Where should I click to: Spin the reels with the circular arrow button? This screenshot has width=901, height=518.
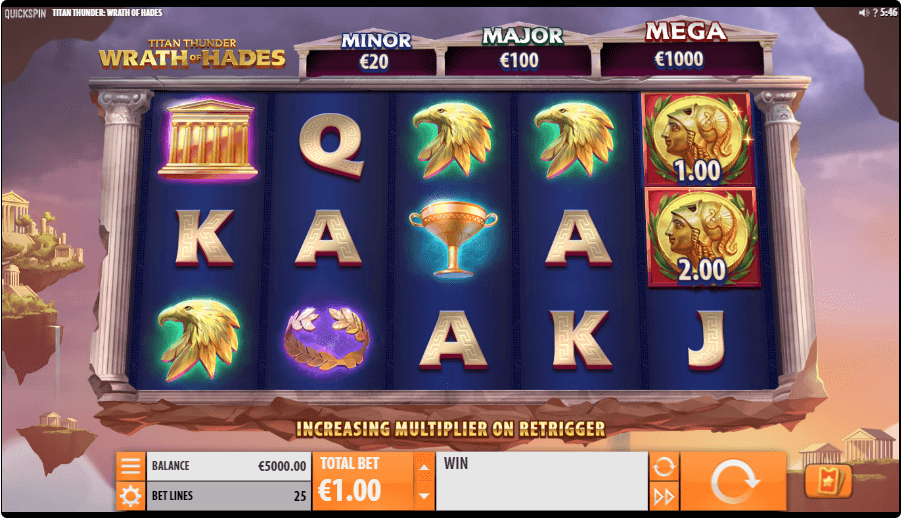(x=733, y=481)
